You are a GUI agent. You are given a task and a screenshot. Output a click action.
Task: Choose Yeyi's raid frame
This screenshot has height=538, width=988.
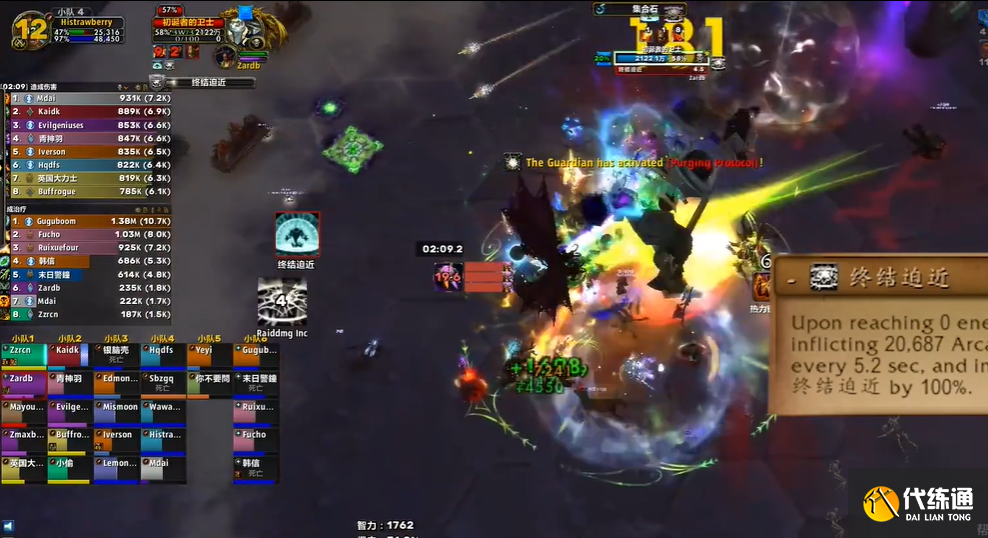[x=209, y=356]
